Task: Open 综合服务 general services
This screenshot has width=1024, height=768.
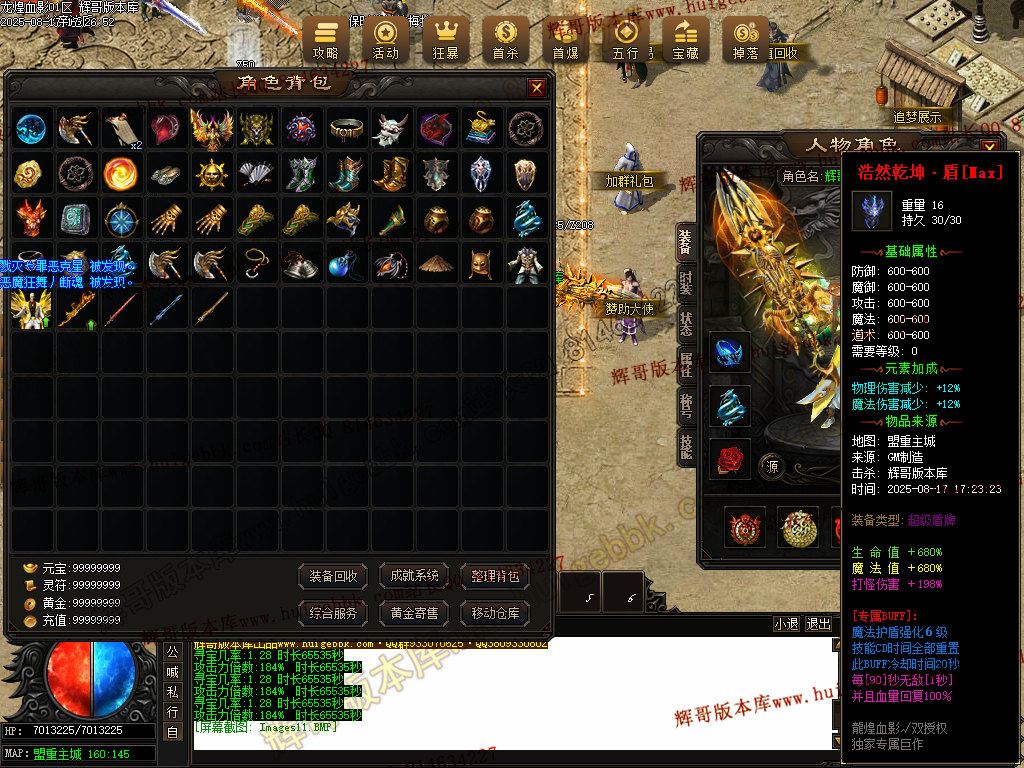Action: click(333, 613)
